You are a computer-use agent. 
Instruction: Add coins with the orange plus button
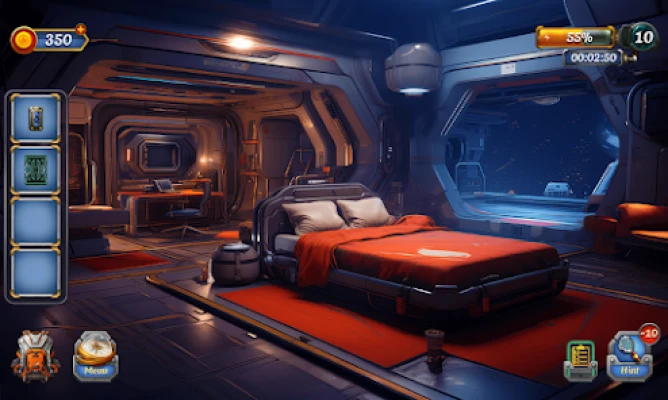coord(81,29)
